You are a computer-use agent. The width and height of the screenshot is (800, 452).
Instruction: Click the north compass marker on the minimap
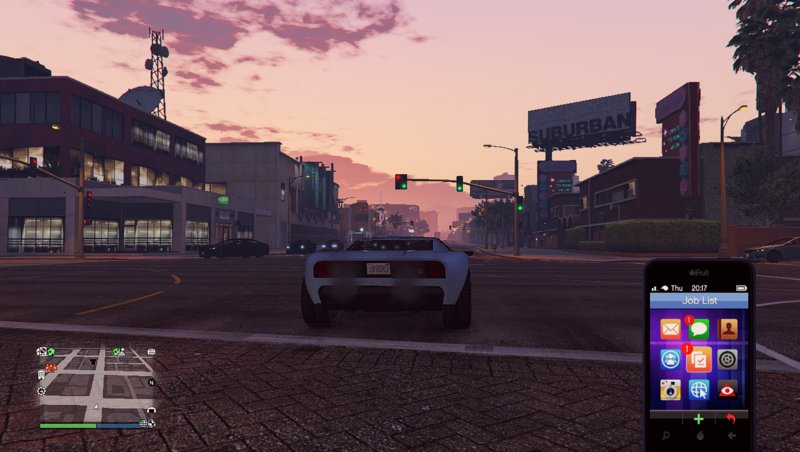point(151,382)
